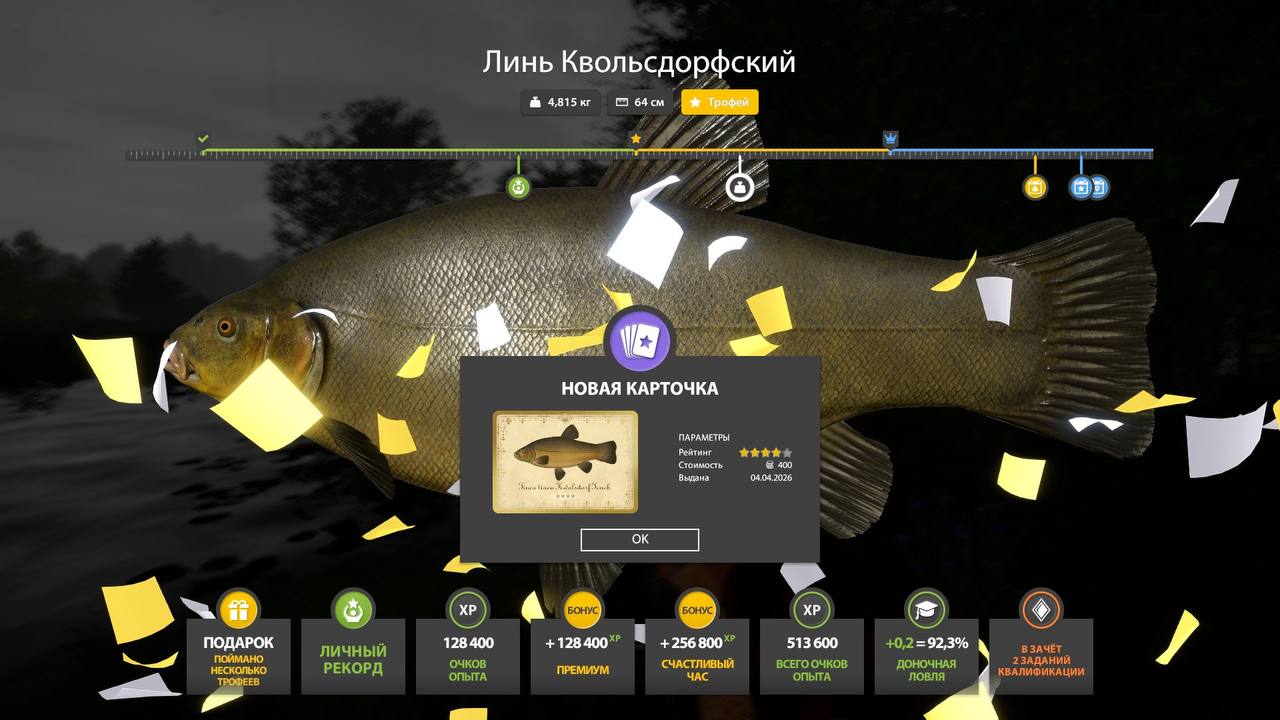Click the green personal record scale marker
Image resolution: width=1280 pixels, height=720 pixels.
518,187
